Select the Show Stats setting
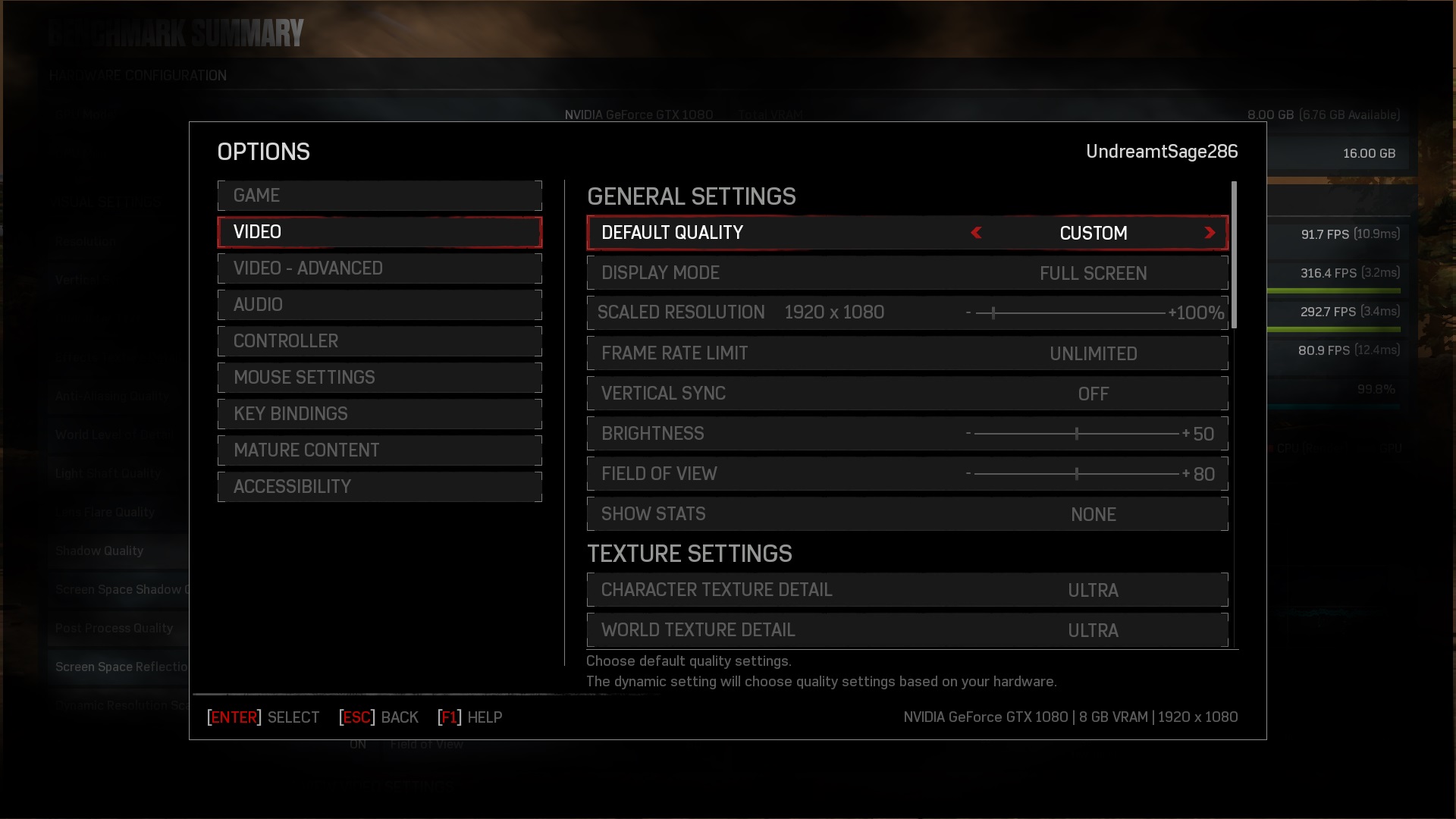The image size is (1456, 819). pyautogui.click(x=907, y=514)
